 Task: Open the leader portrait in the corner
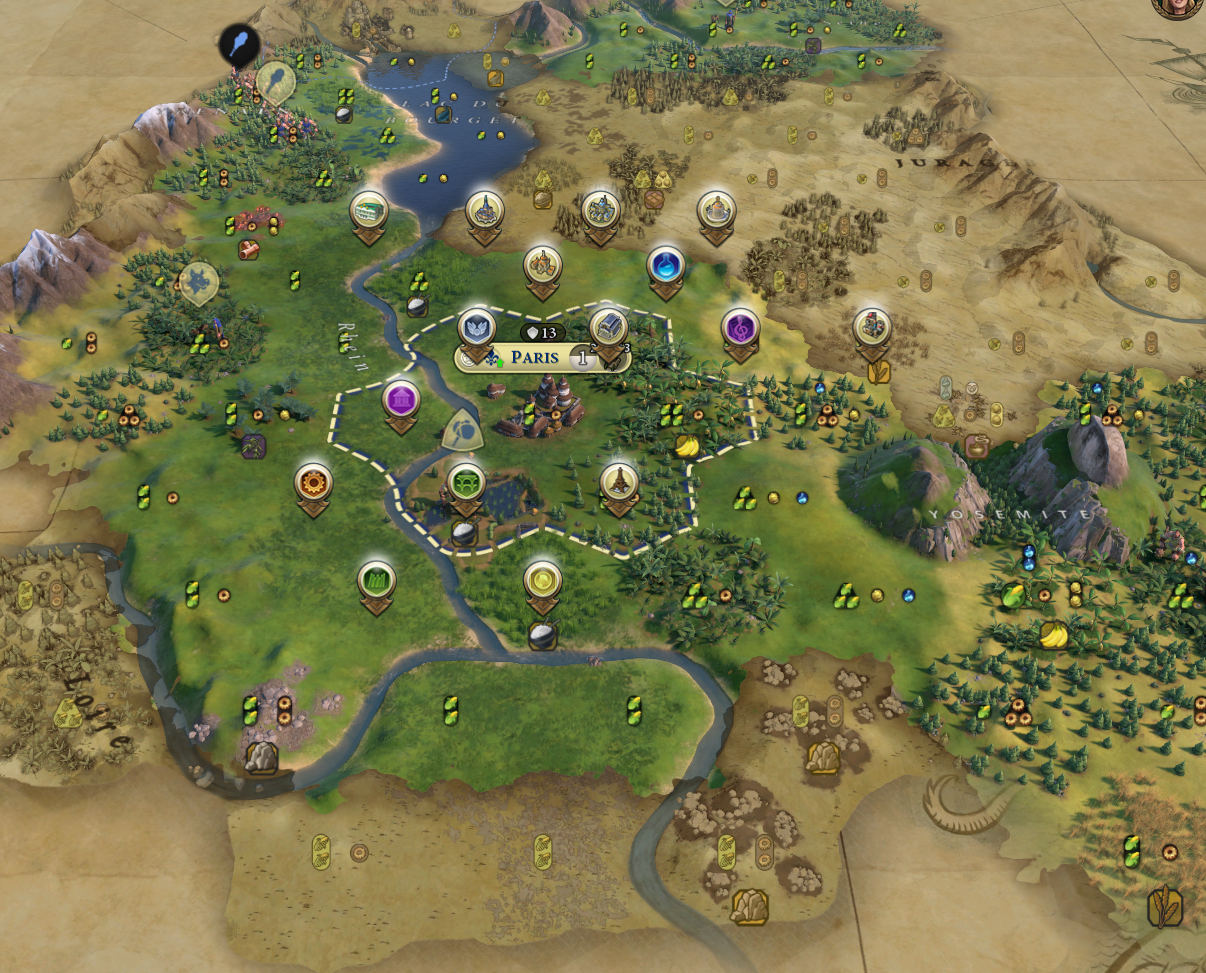coord(1180,6)
